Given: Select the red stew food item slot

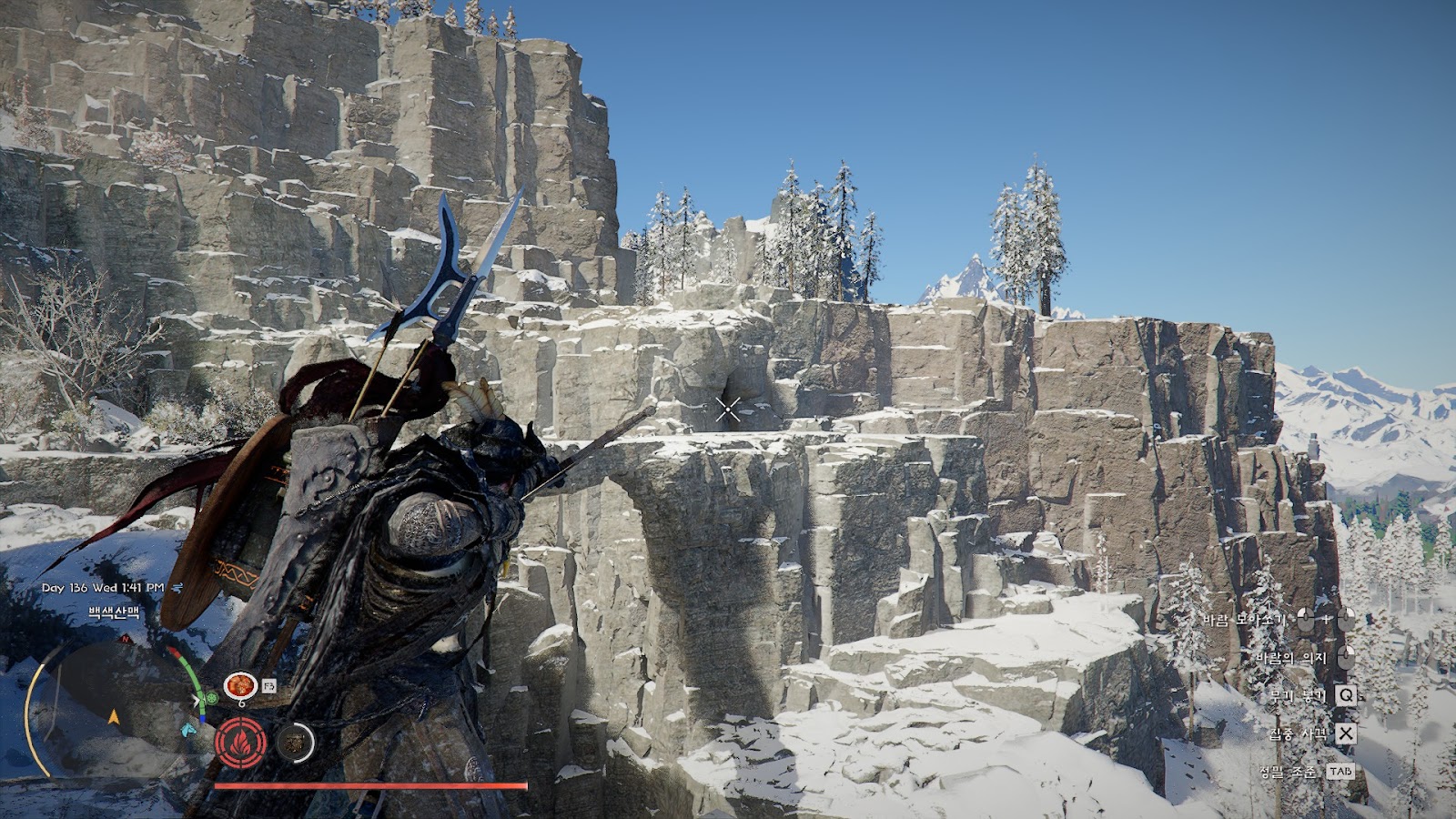Looking at the screenshot, I should pos(240,684).
